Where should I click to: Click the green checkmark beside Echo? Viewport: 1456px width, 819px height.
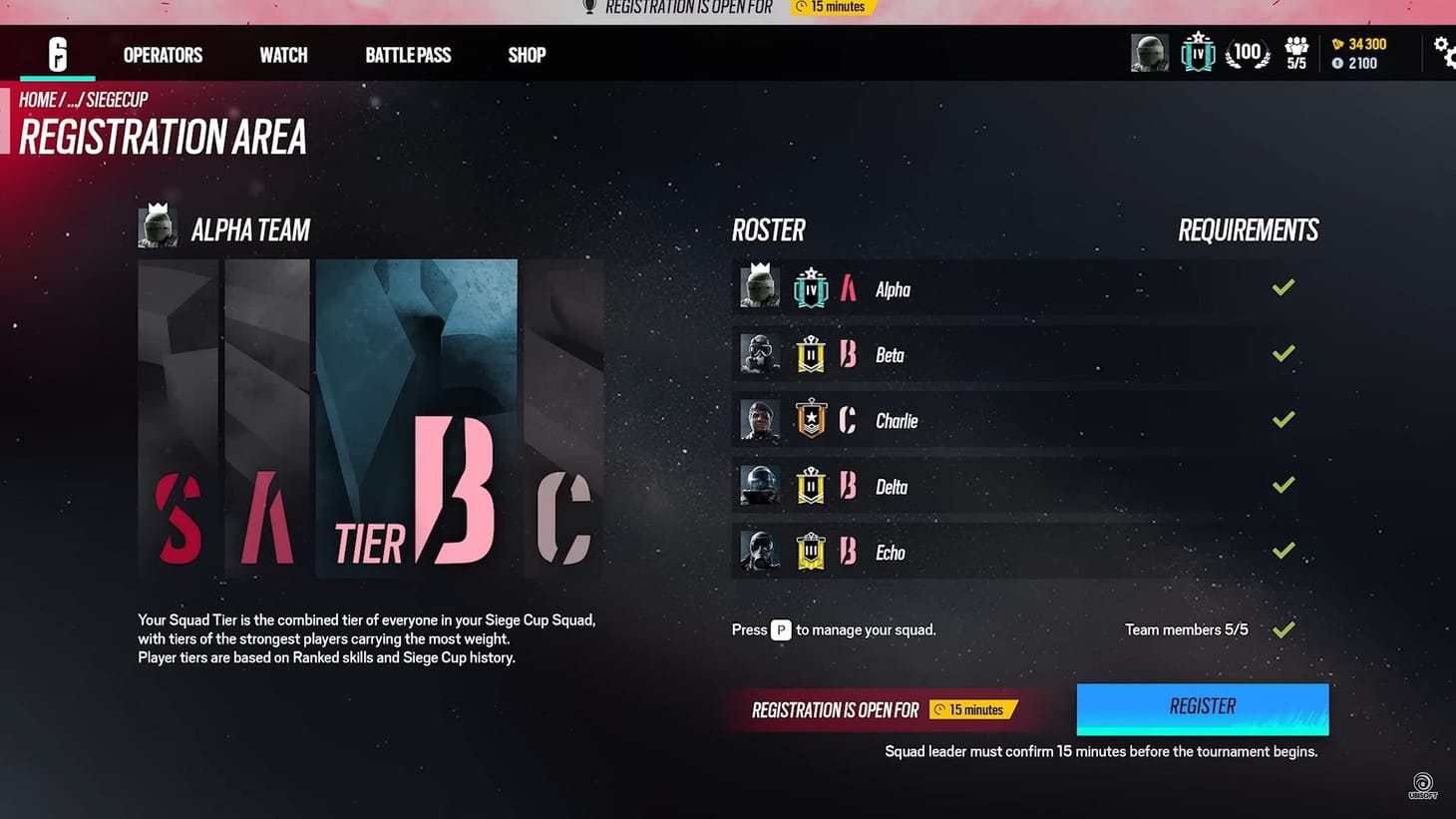(x=1283, y=551)
